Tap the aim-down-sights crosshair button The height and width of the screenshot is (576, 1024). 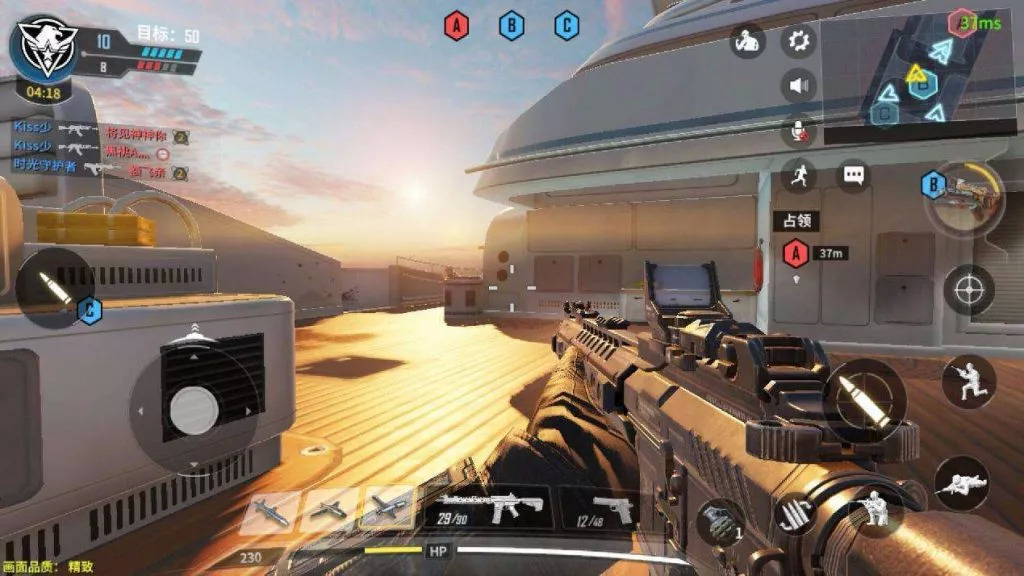[x=968, y=290]
